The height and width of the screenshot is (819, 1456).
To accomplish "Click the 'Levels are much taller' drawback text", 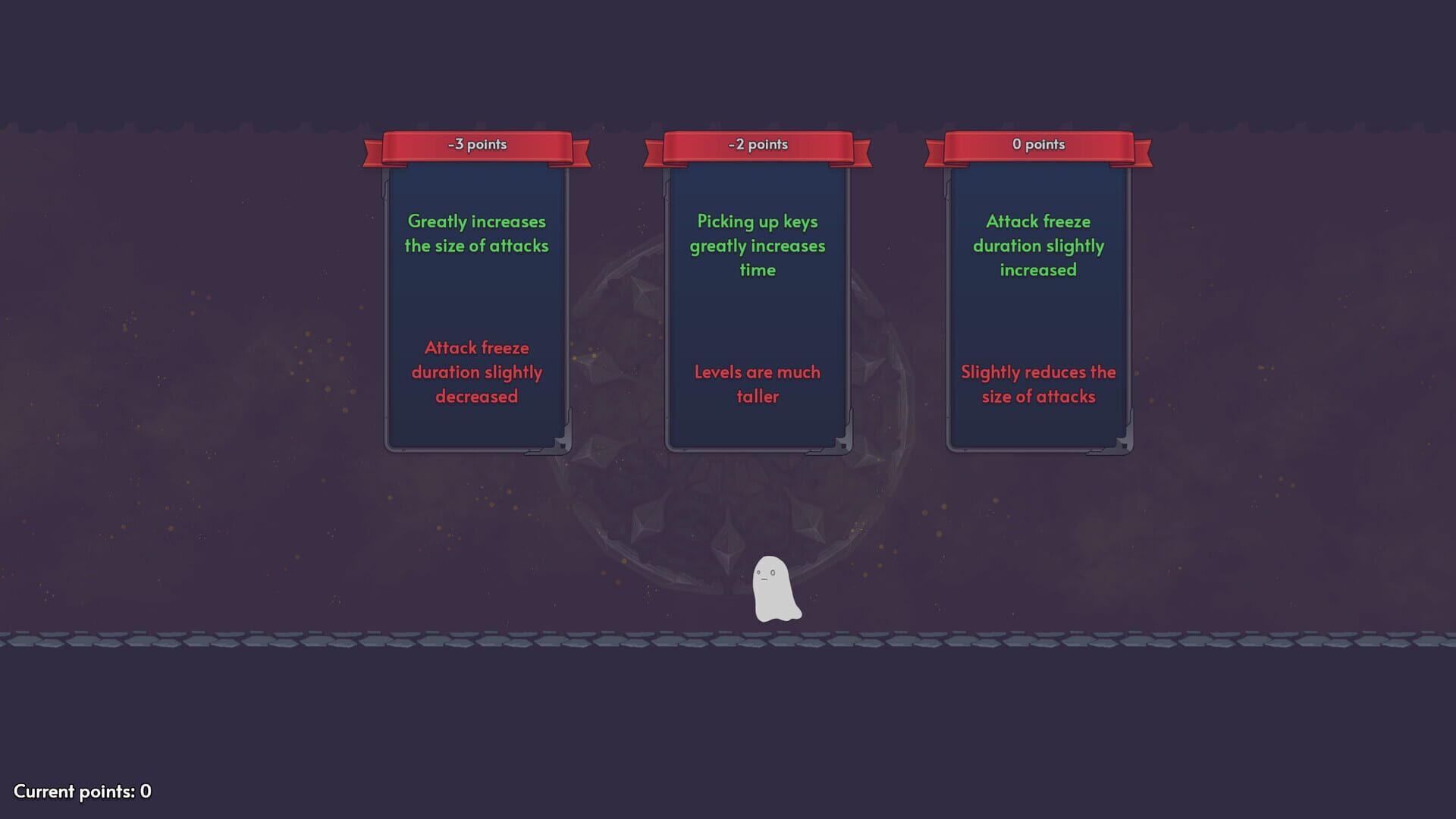I will pyautogui.click(x=757, y=384).
